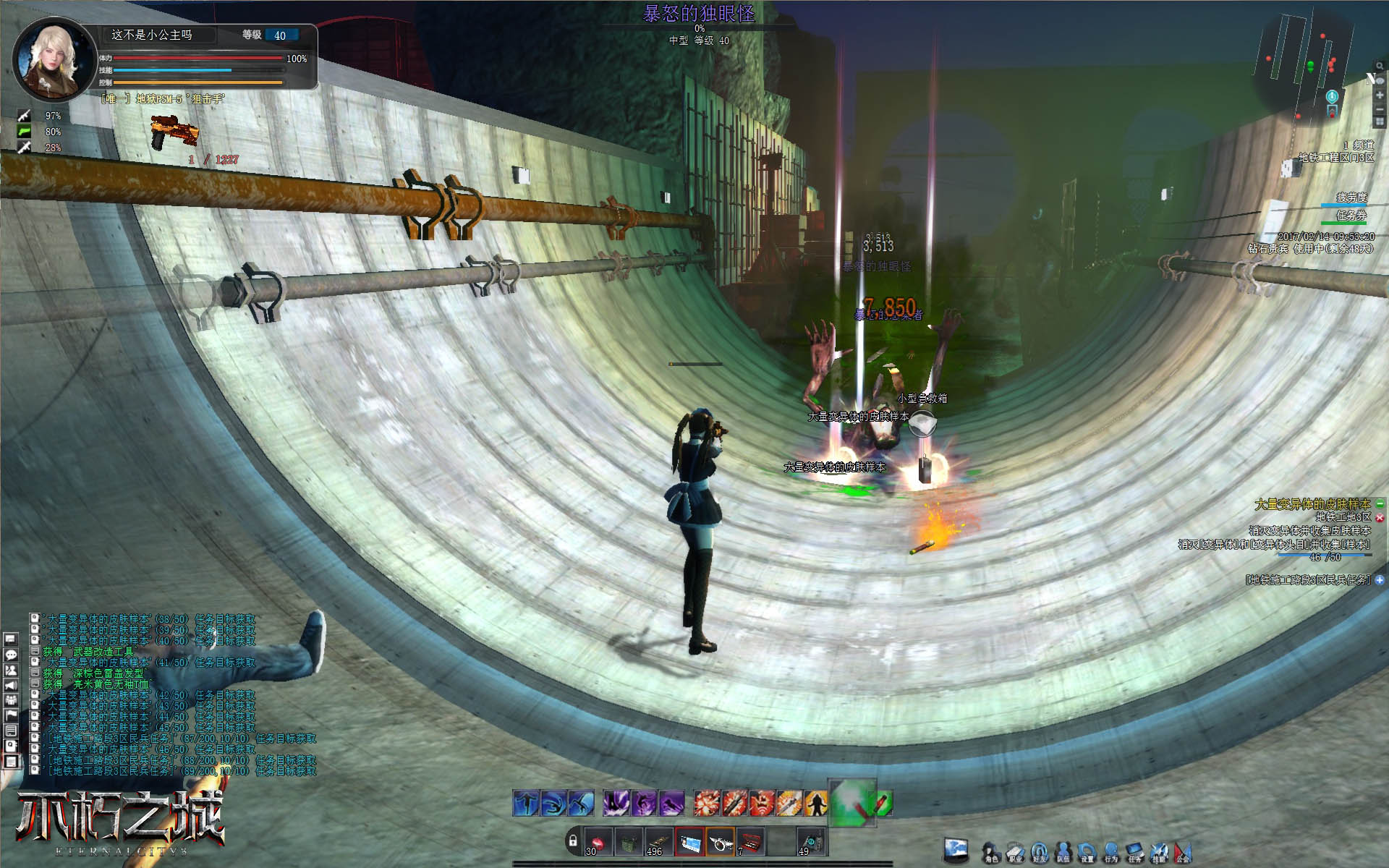
Task: Open the 设置 settings menu
Action: pyautogui.click(x=1087, y=852)
